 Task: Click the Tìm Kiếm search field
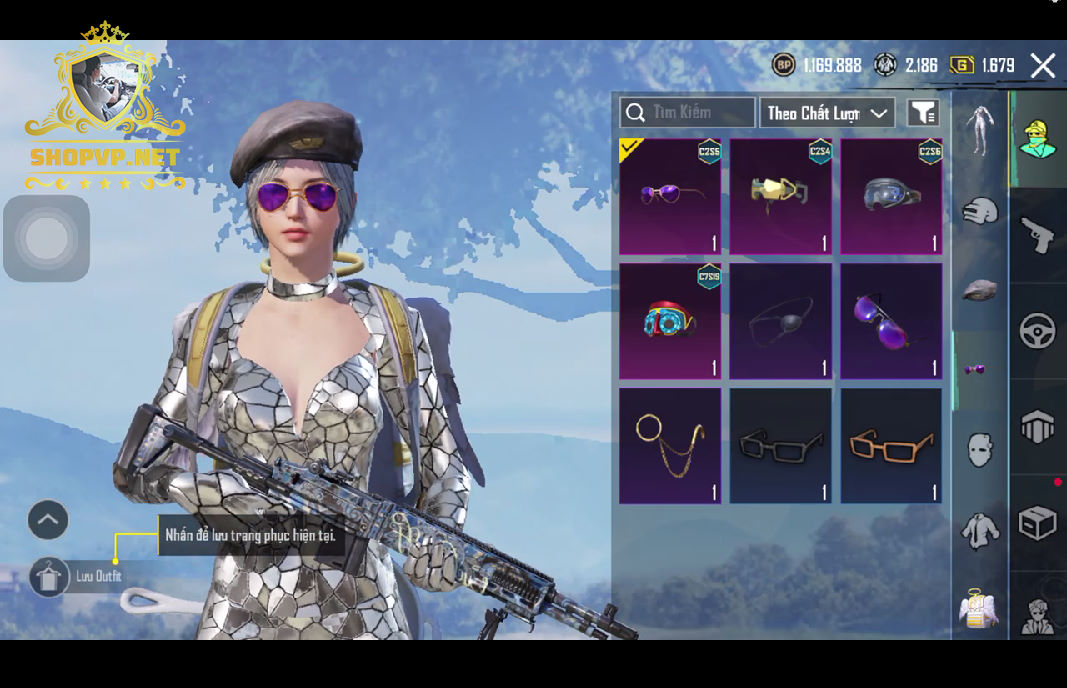coord(687,113)
